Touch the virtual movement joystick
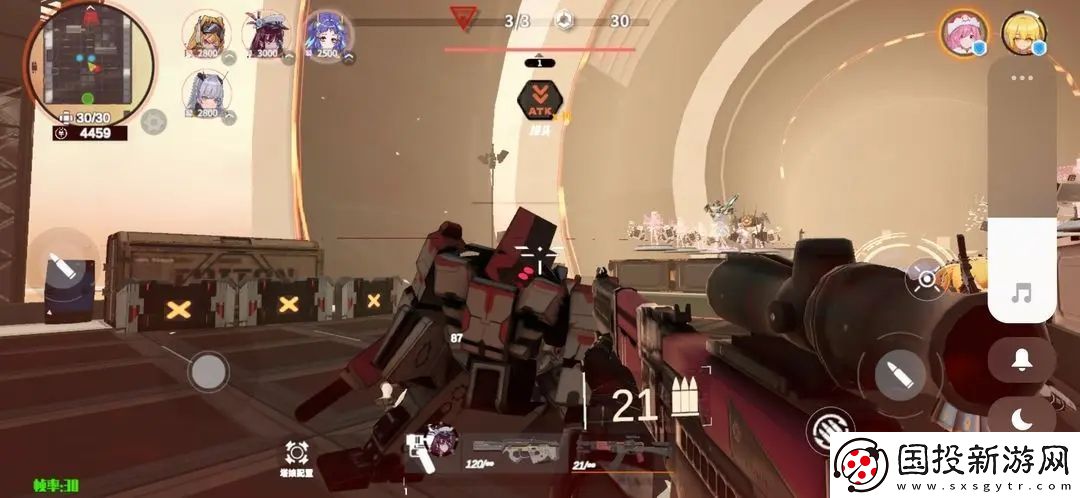The width and height of the screenshot is (1080, 498). coord(208,371)
